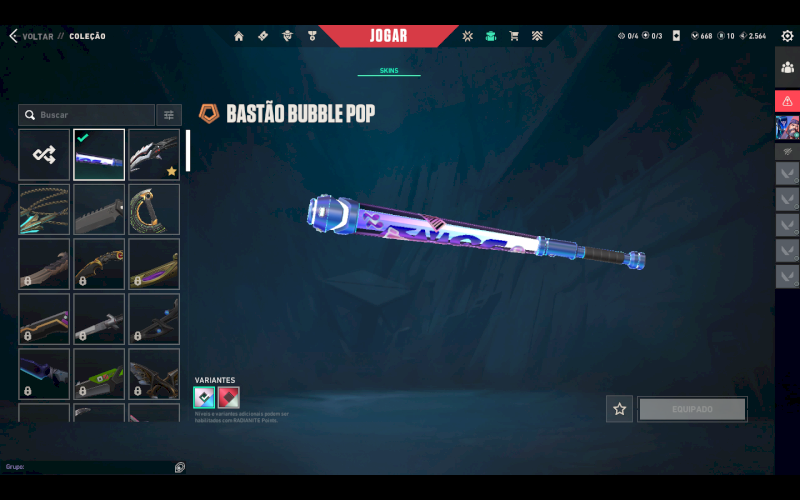Choose the red variant swatch
Image resolution: width=800 pixels, height=500 pixels.
[x=229, y=397]
